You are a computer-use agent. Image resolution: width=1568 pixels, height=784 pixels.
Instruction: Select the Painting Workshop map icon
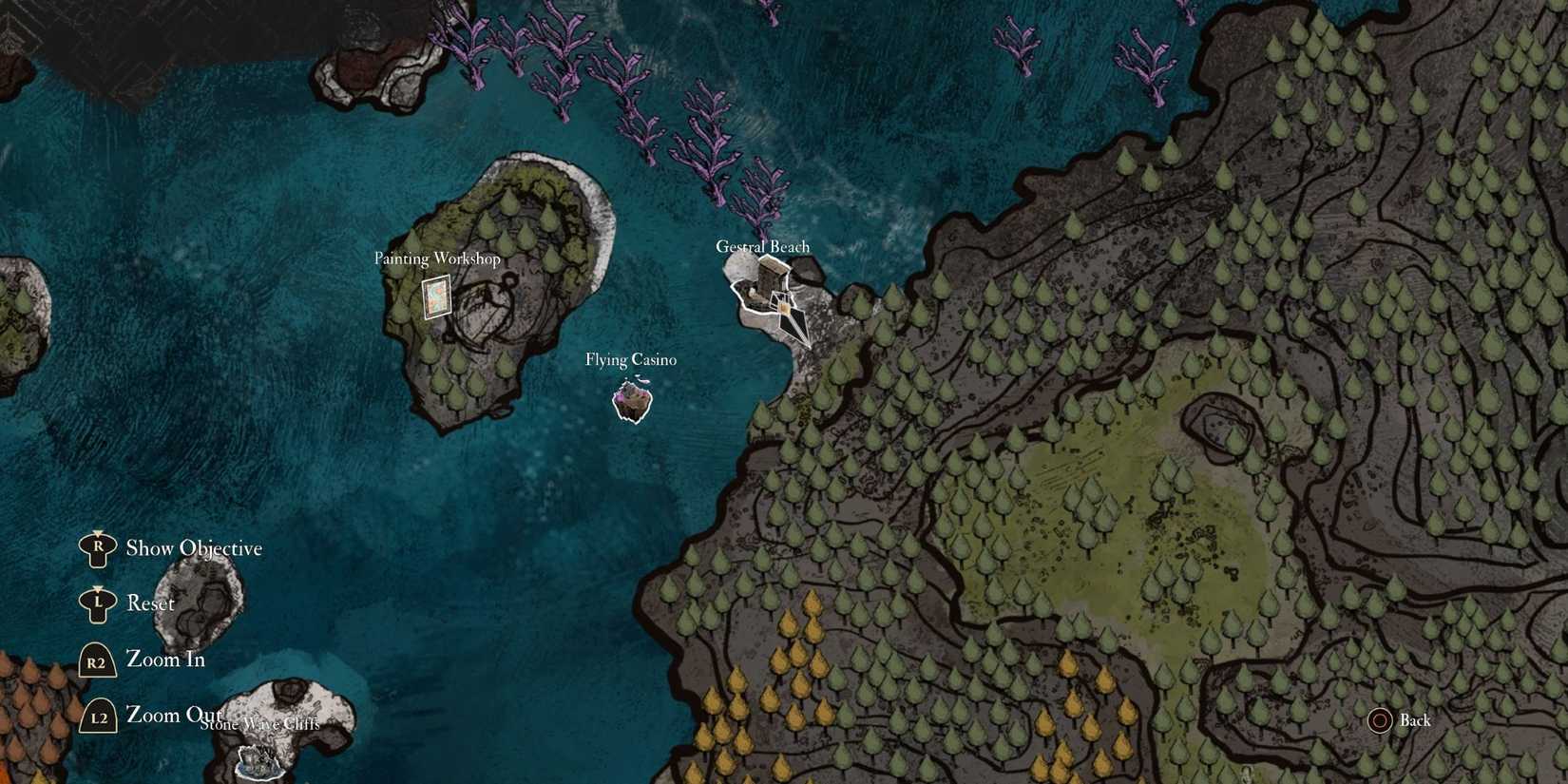pos(435,297)
